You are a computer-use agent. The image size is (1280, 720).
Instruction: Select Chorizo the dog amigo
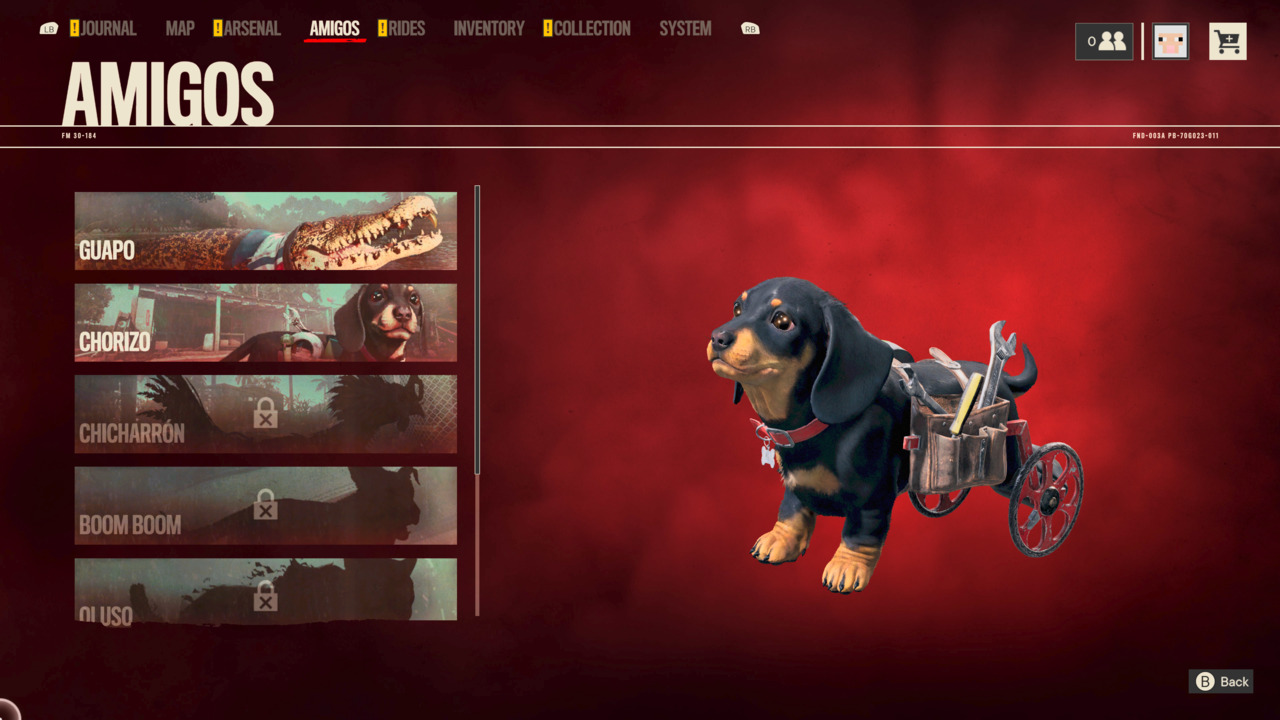265,322
